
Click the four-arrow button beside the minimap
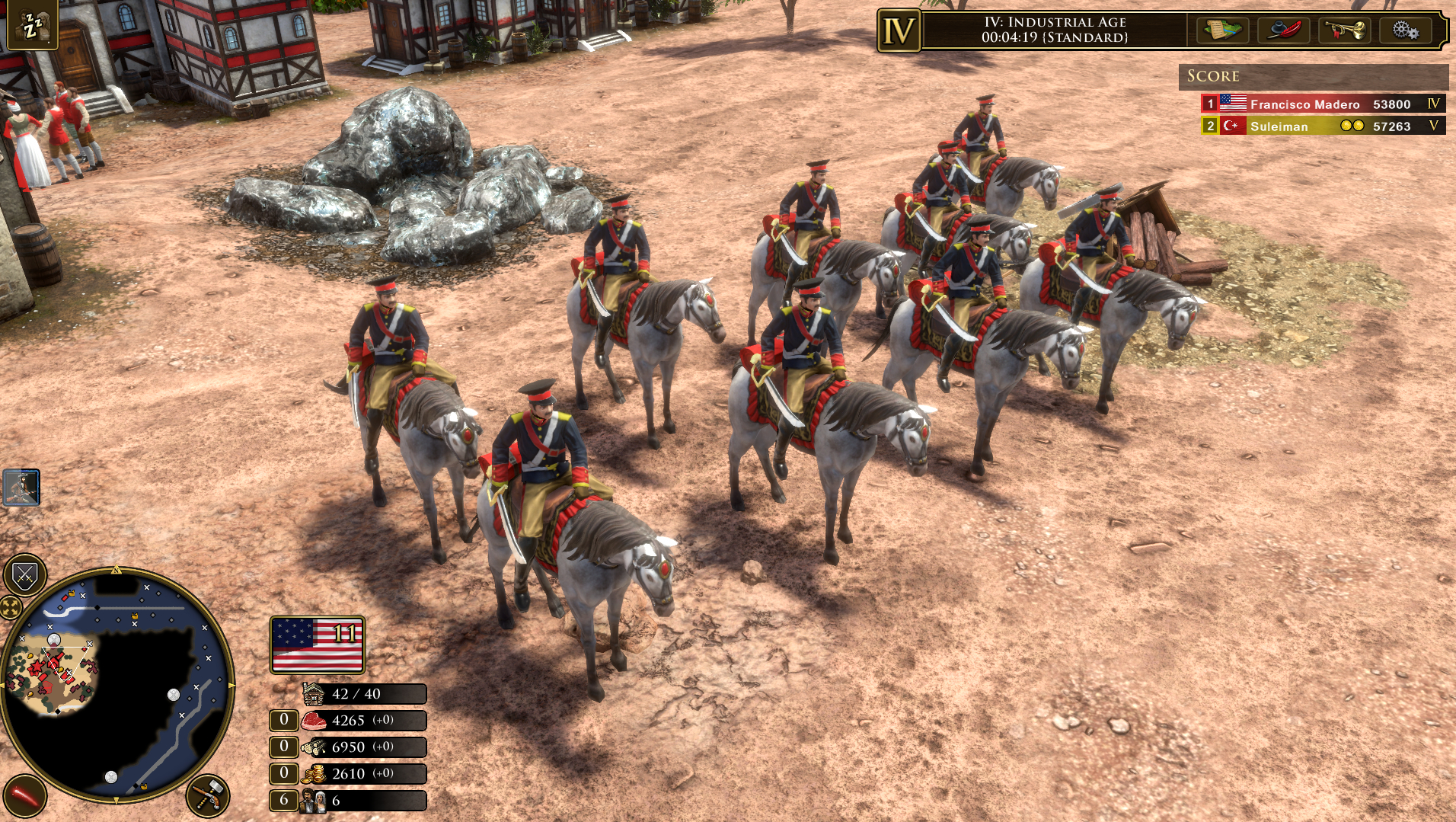tap(9, 608)
